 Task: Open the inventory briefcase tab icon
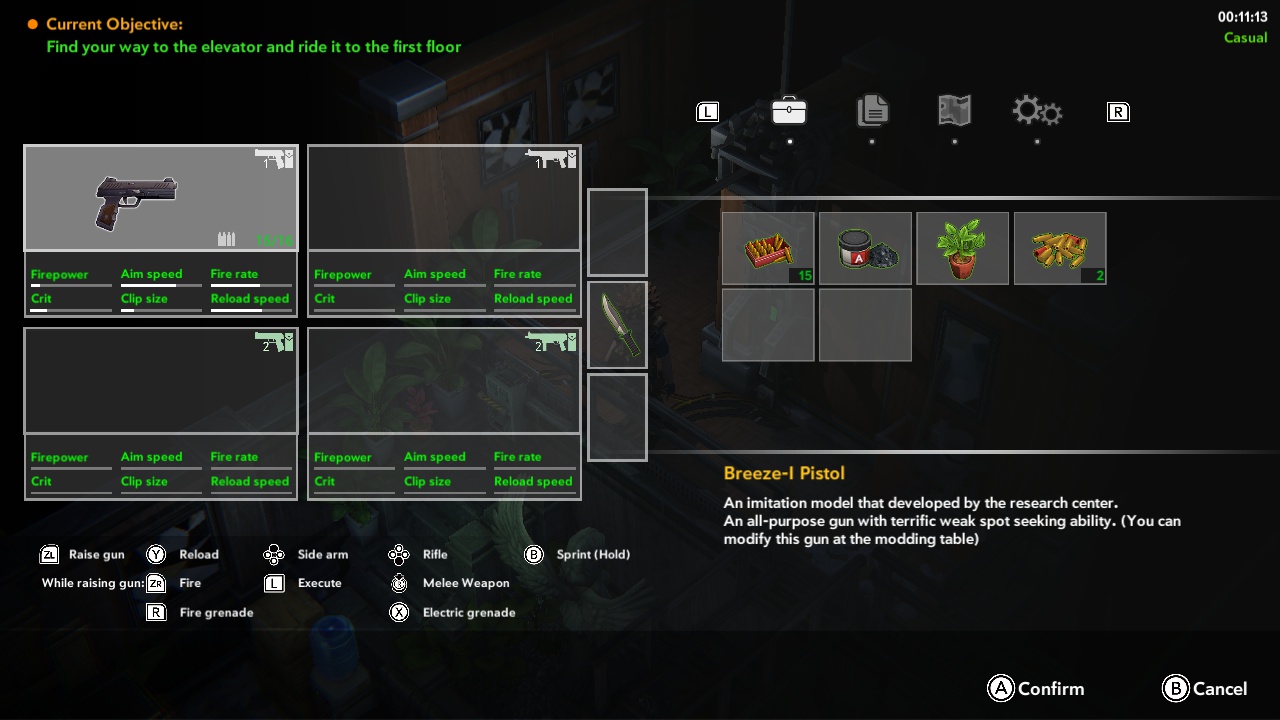[789, 111]
